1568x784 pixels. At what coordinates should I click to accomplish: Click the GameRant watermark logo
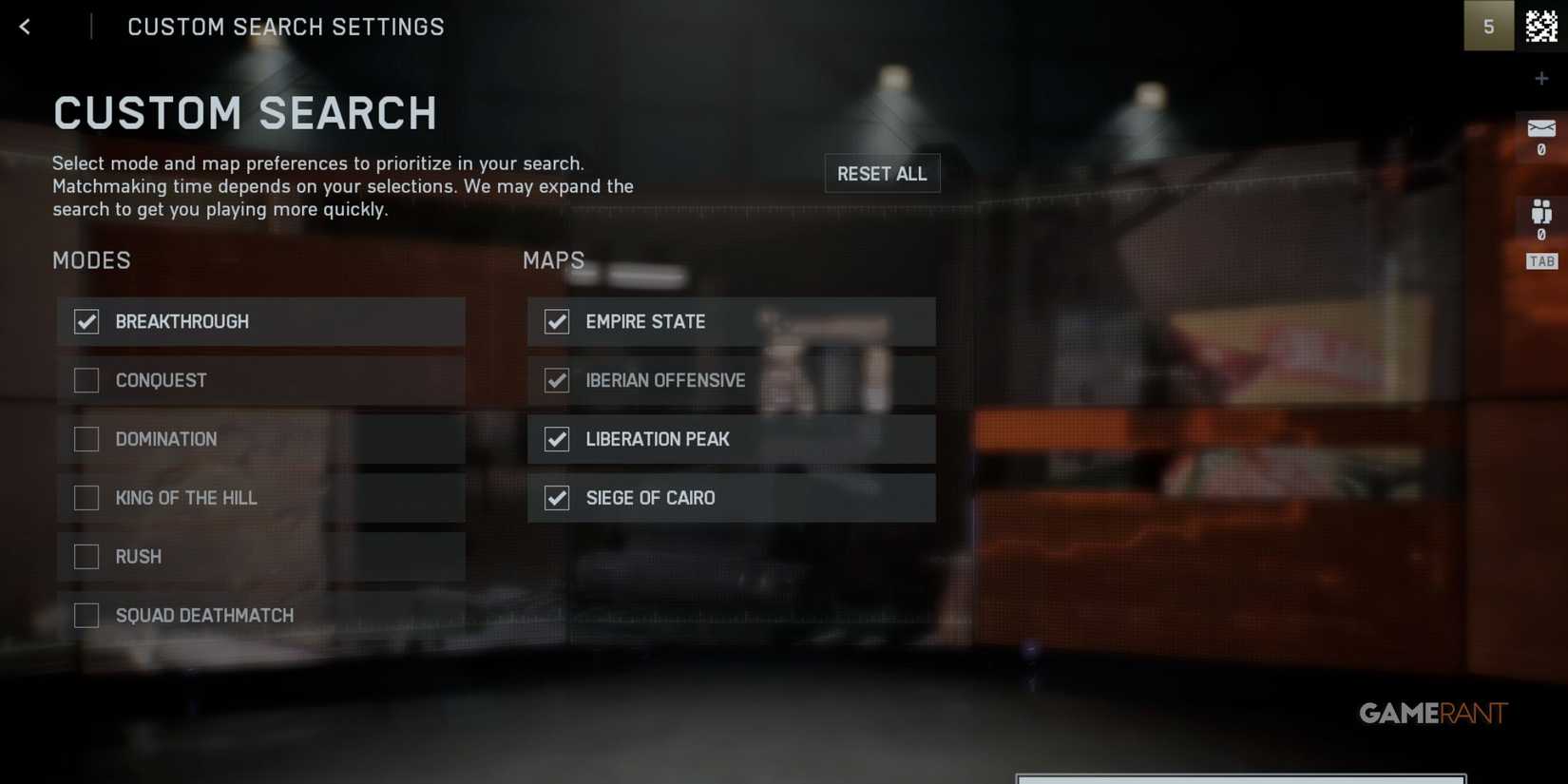pos(1435,713)
